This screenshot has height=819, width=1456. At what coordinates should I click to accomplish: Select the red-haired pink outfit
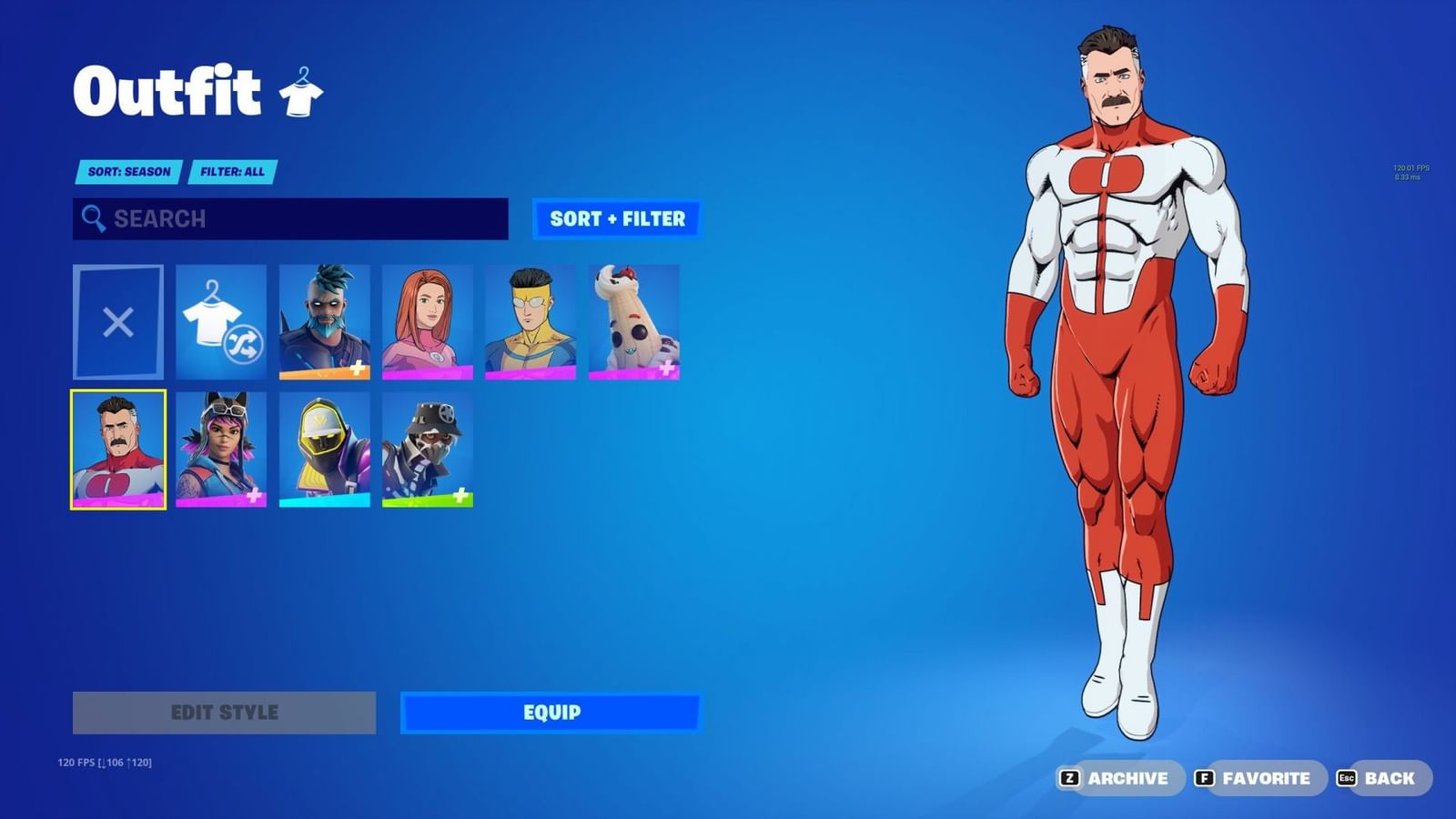(428, 320)
